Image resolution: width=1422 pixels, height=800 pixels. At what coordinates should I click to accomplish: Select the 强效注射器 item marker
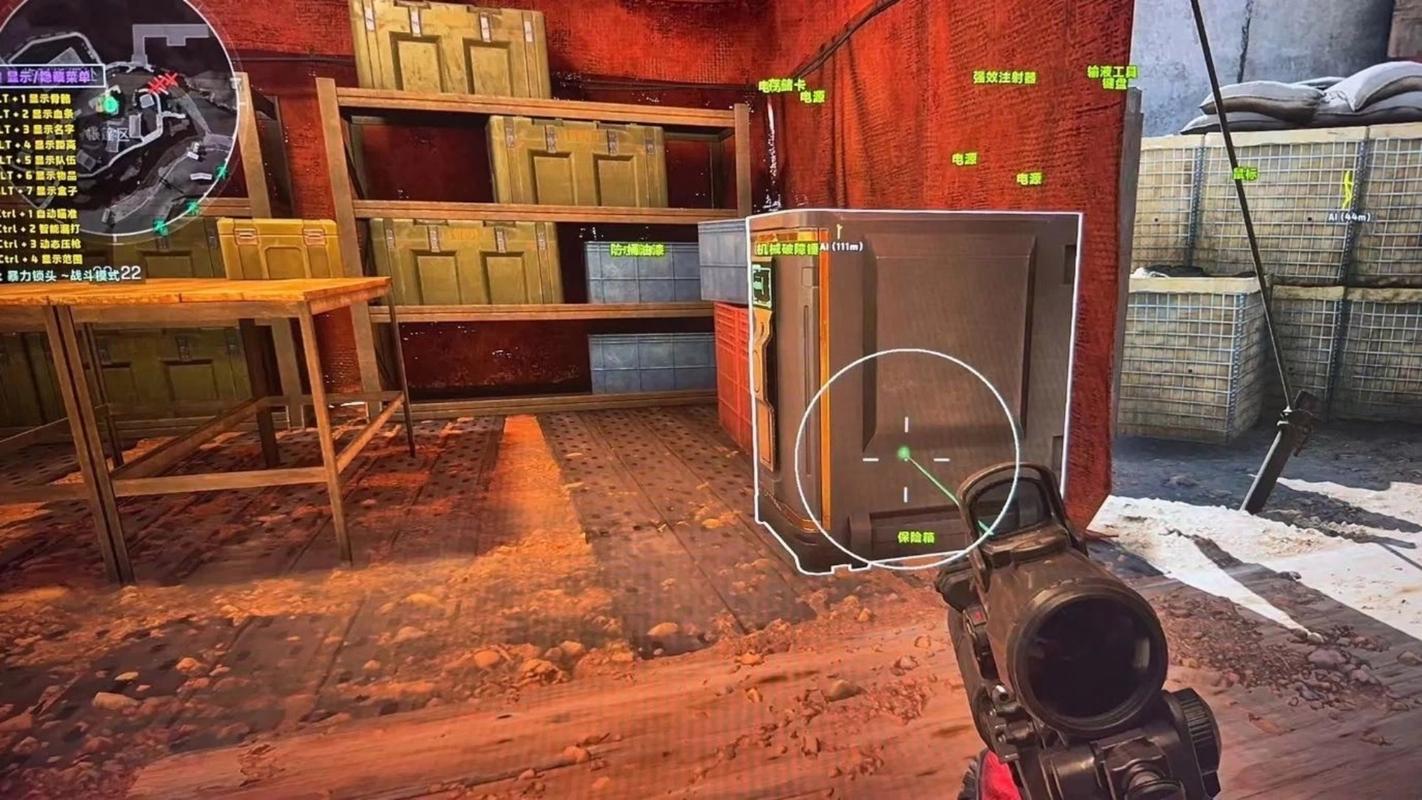1004,77
